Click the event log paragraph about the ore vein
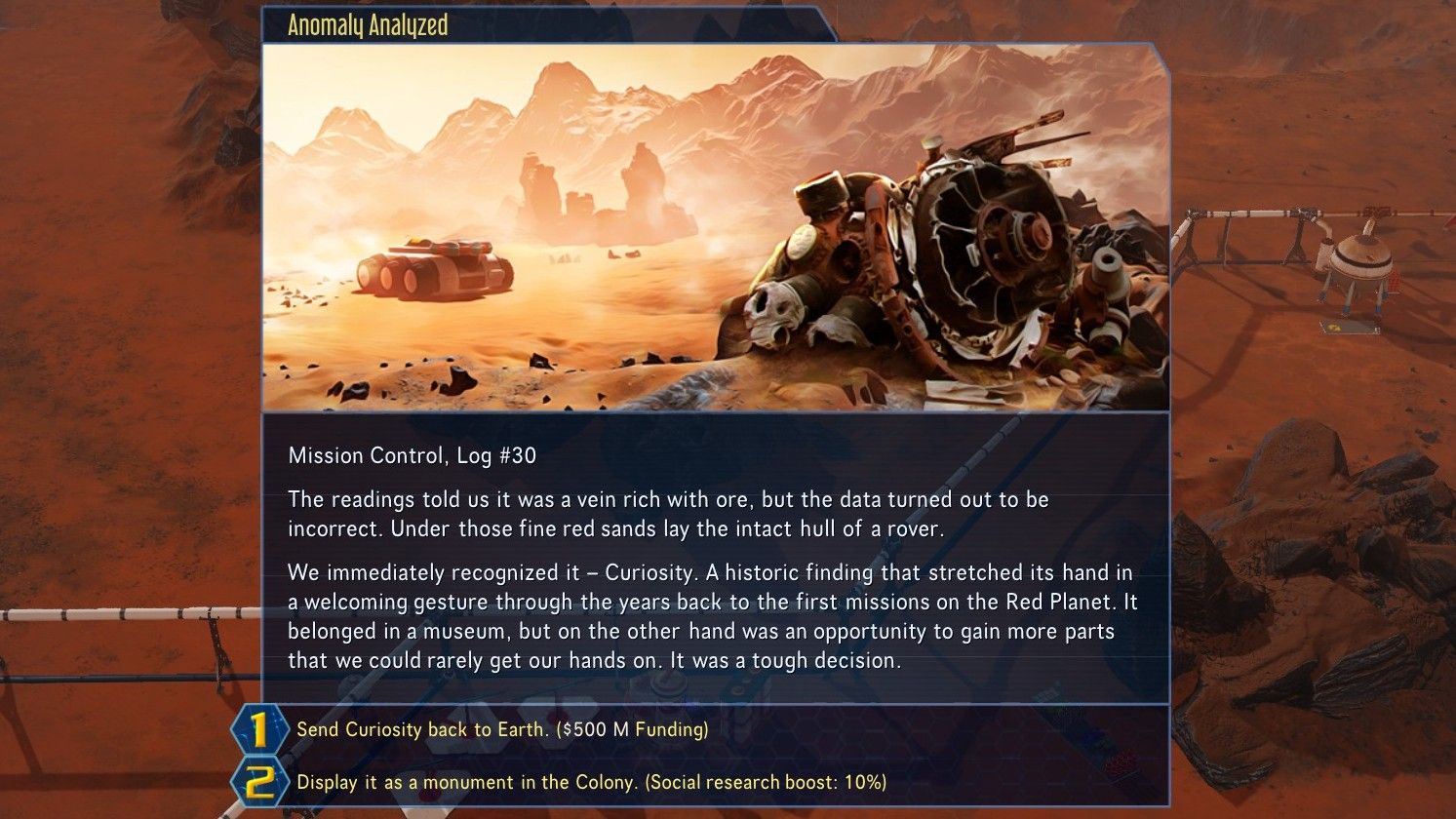 [x=663, y=514]
